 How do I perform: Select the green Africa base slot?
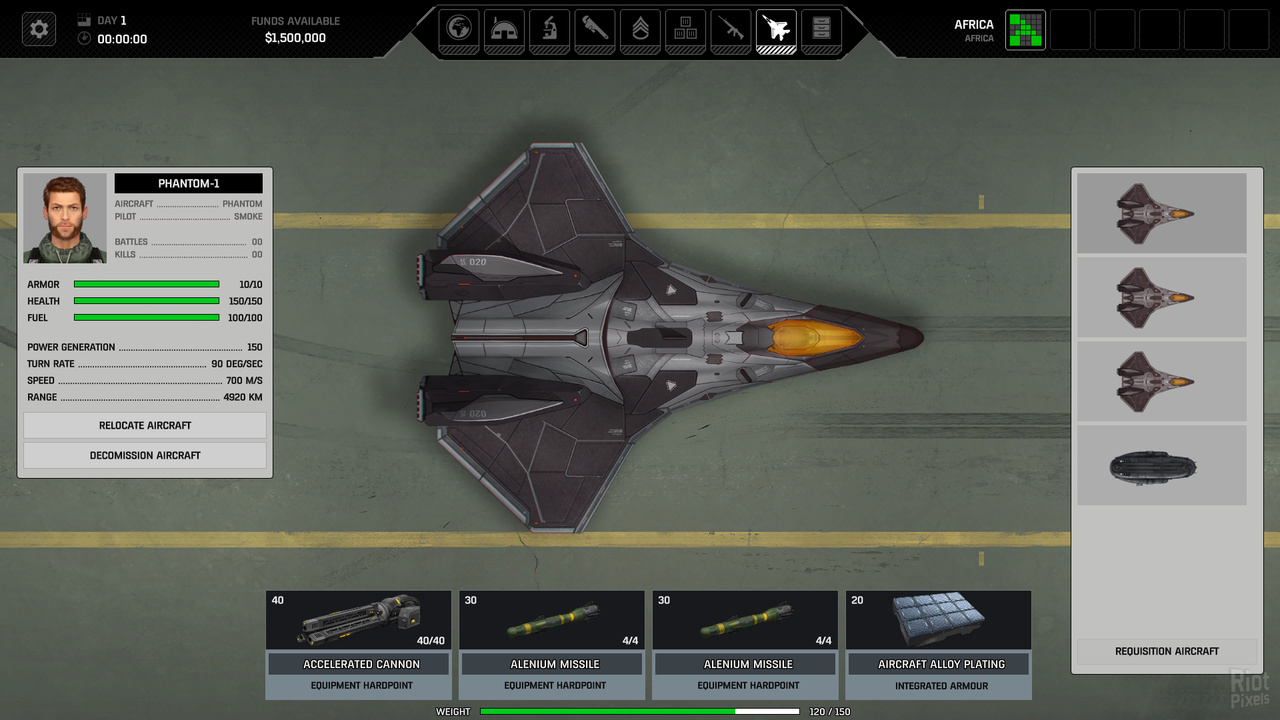point(1025,30)
